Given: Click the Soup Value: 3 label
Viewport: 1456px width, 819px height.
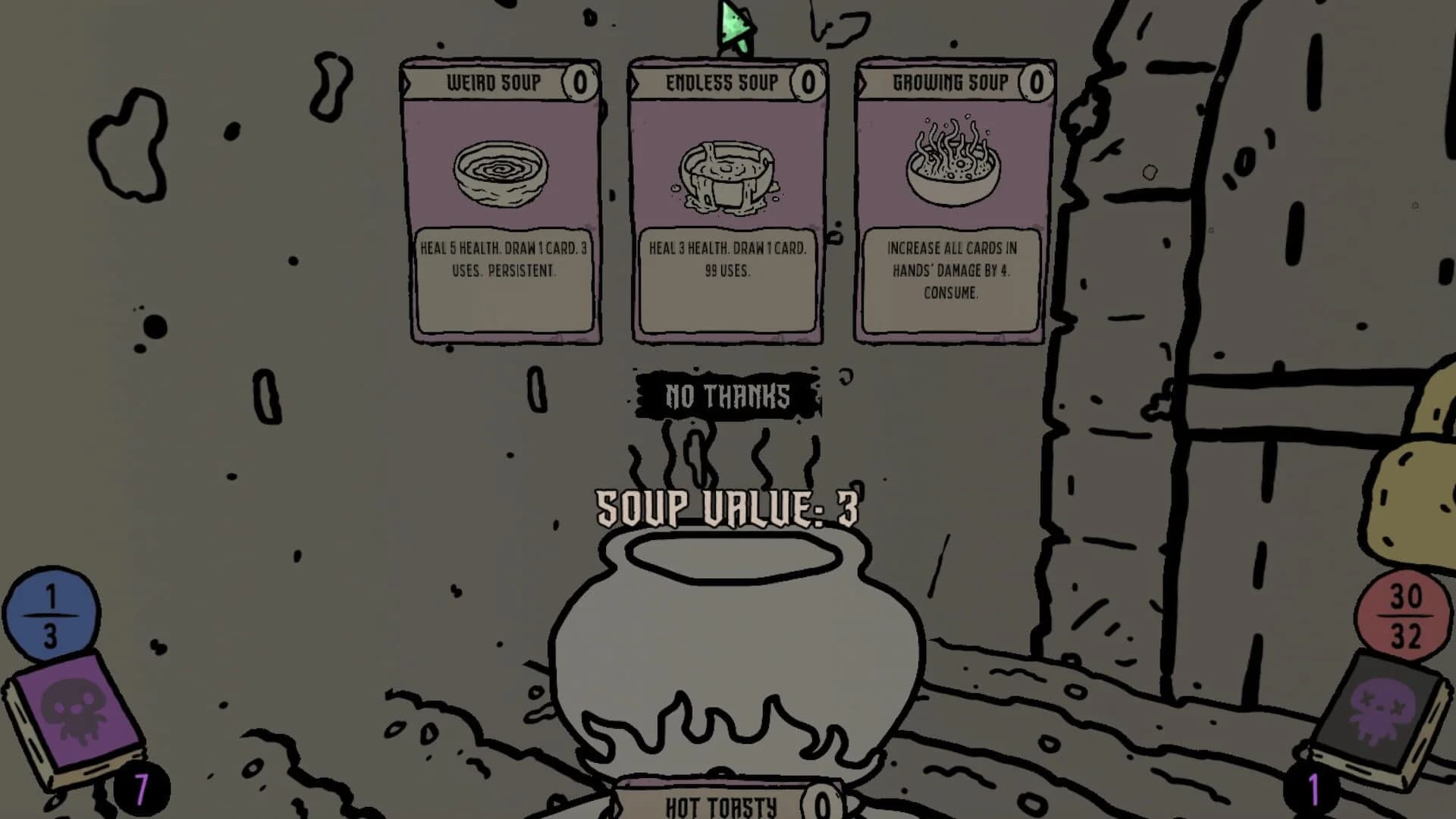Looking at the screenshot, I should (726, 507).
